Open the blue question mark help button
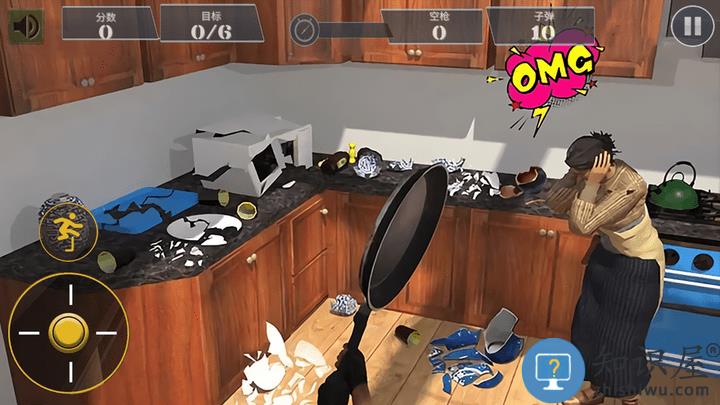 [x=553, y=371]
